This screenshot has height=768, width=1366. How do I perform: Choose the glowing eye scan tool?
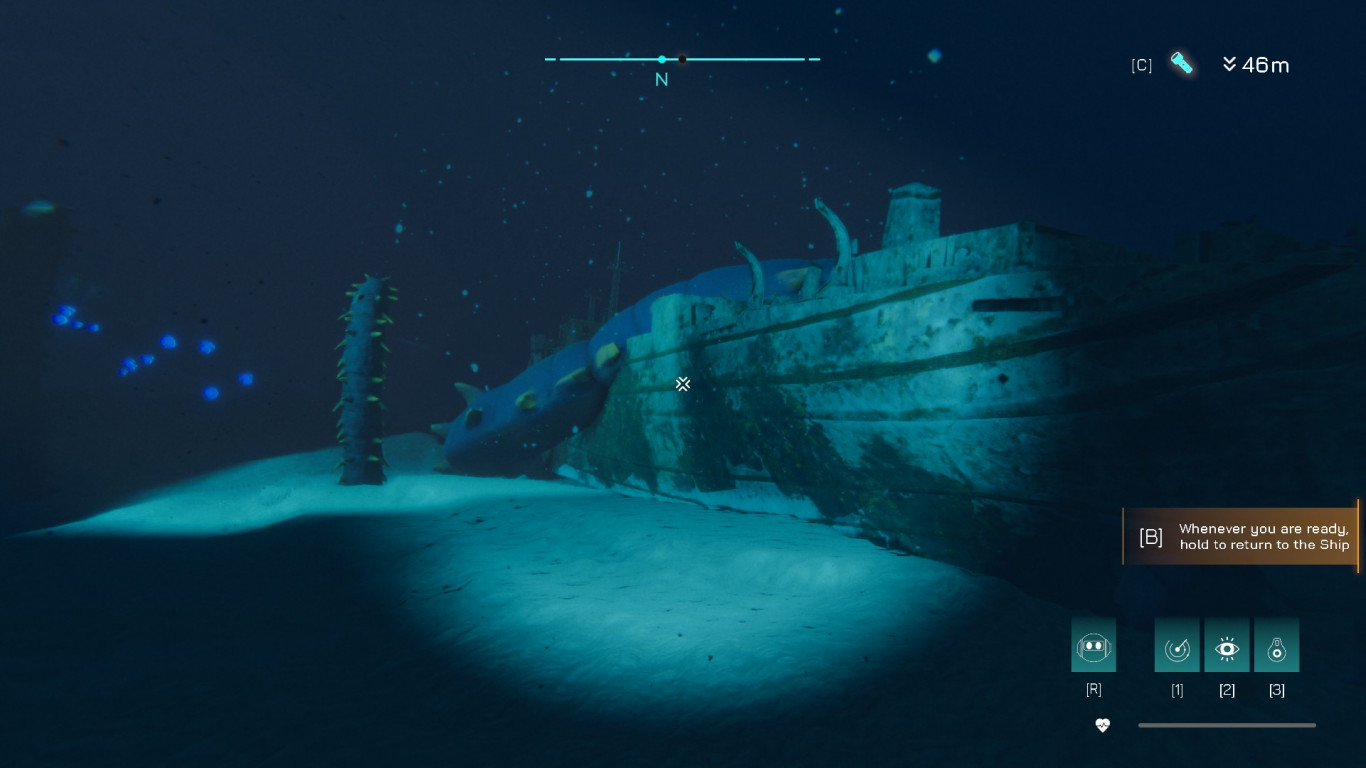1227,646
